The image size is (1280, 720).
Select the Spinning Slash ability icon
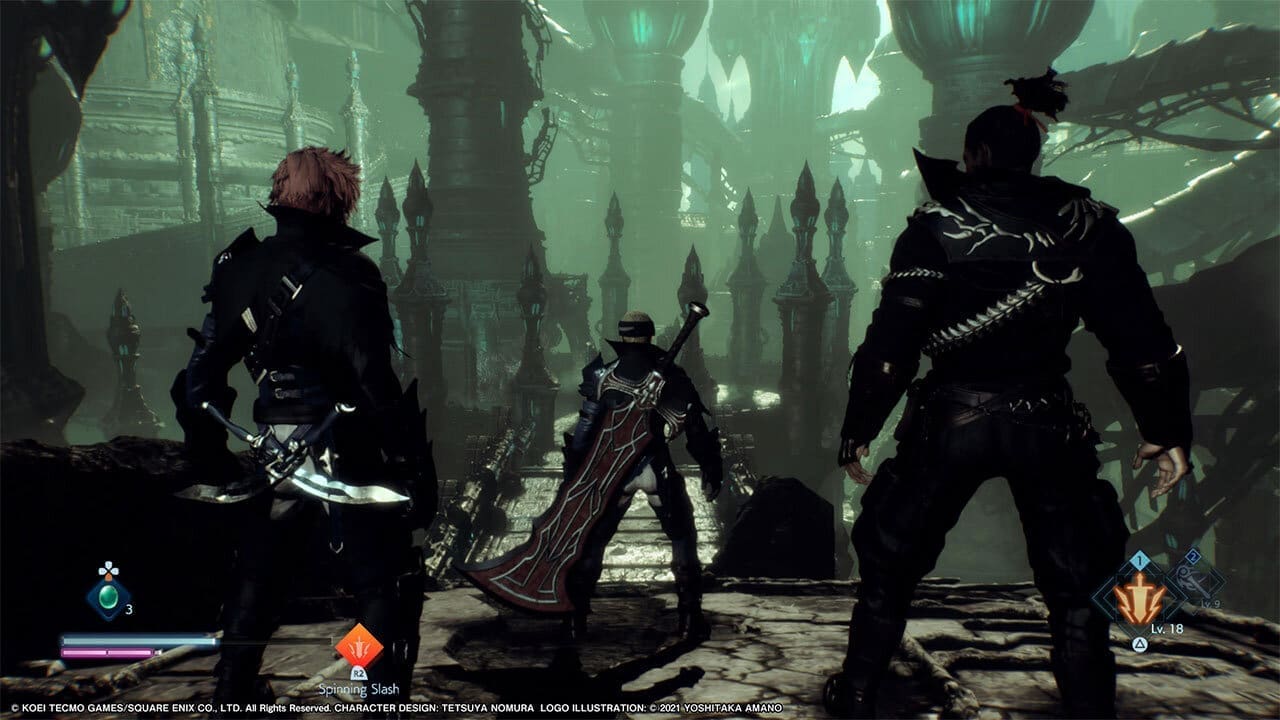tap(358, 648)
